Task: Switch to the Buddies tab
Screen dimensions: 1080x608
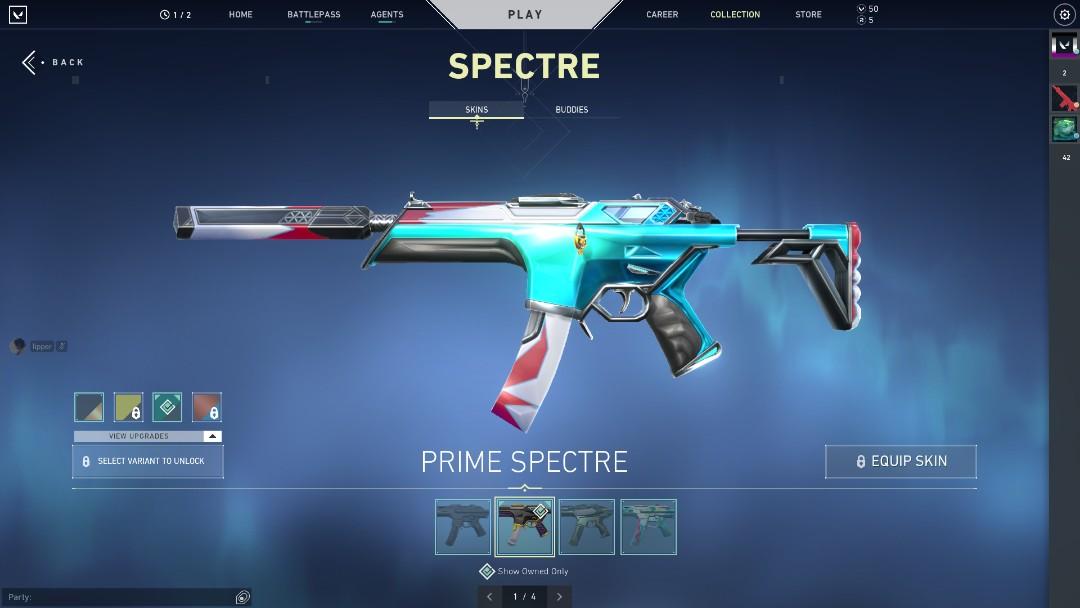Action: (572, 110)
